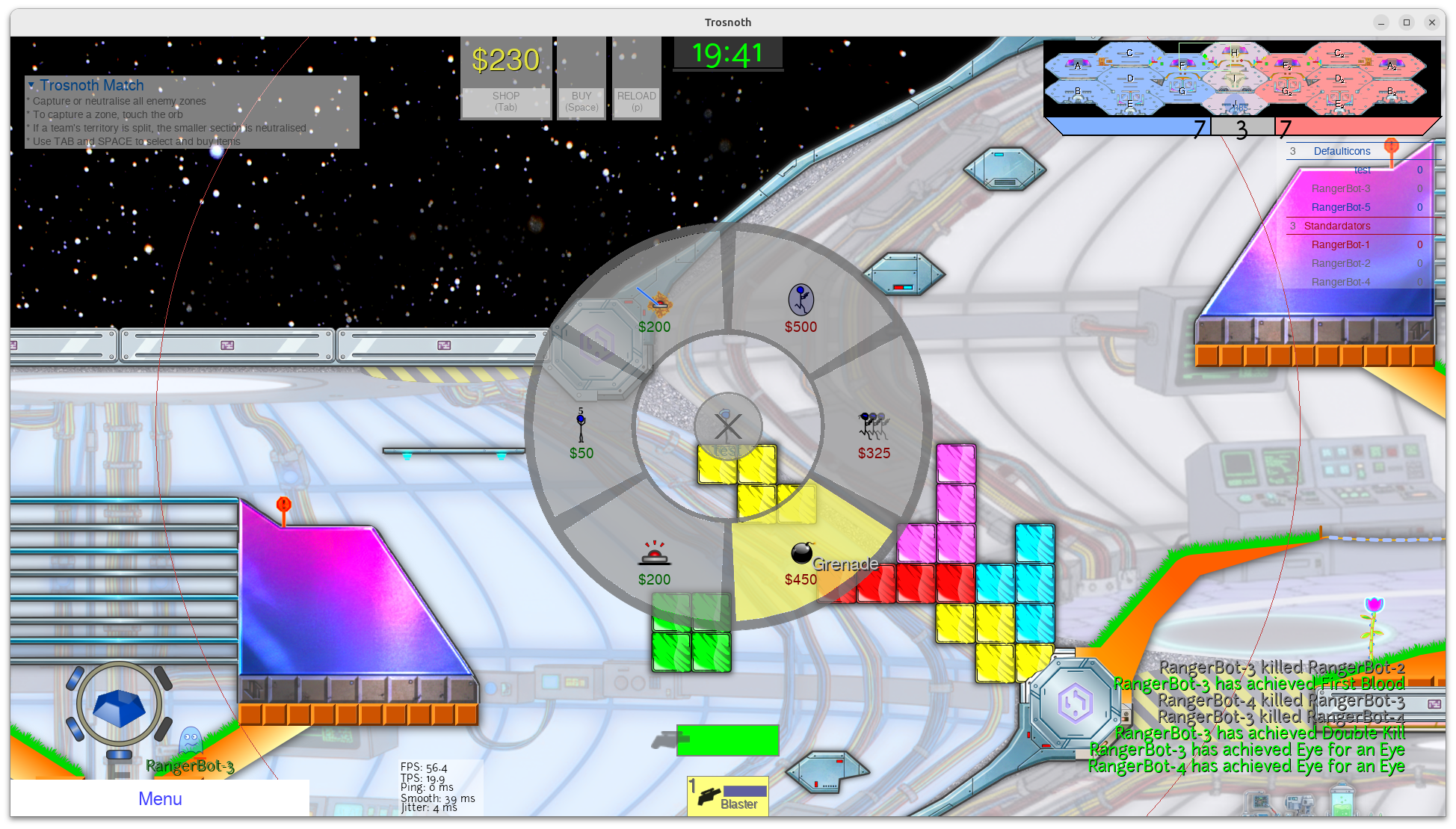This screenshot has height=829, width=1456.
Task: Open the Menu button
Action: point(160,798)
